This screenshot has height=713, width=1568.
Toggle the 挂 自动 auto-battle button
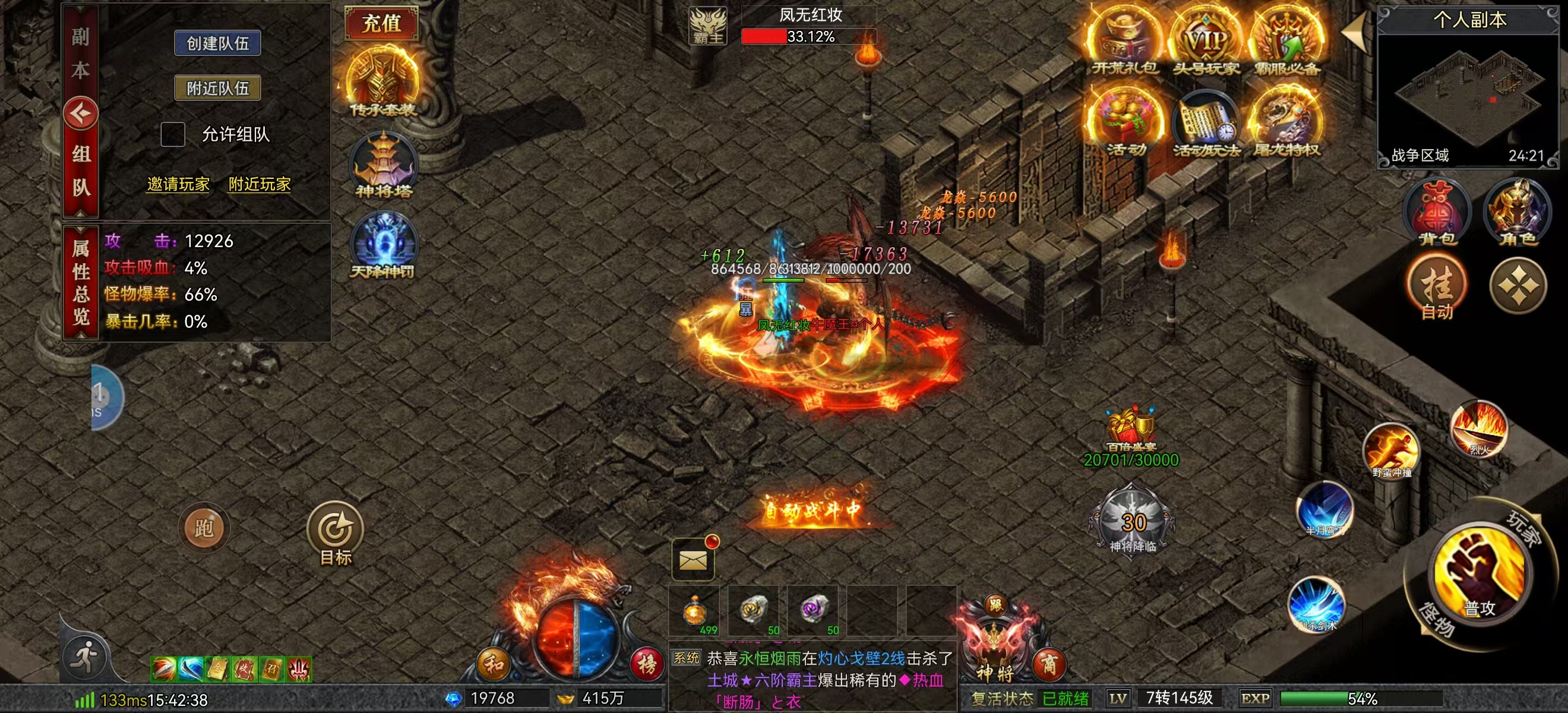1437,288
